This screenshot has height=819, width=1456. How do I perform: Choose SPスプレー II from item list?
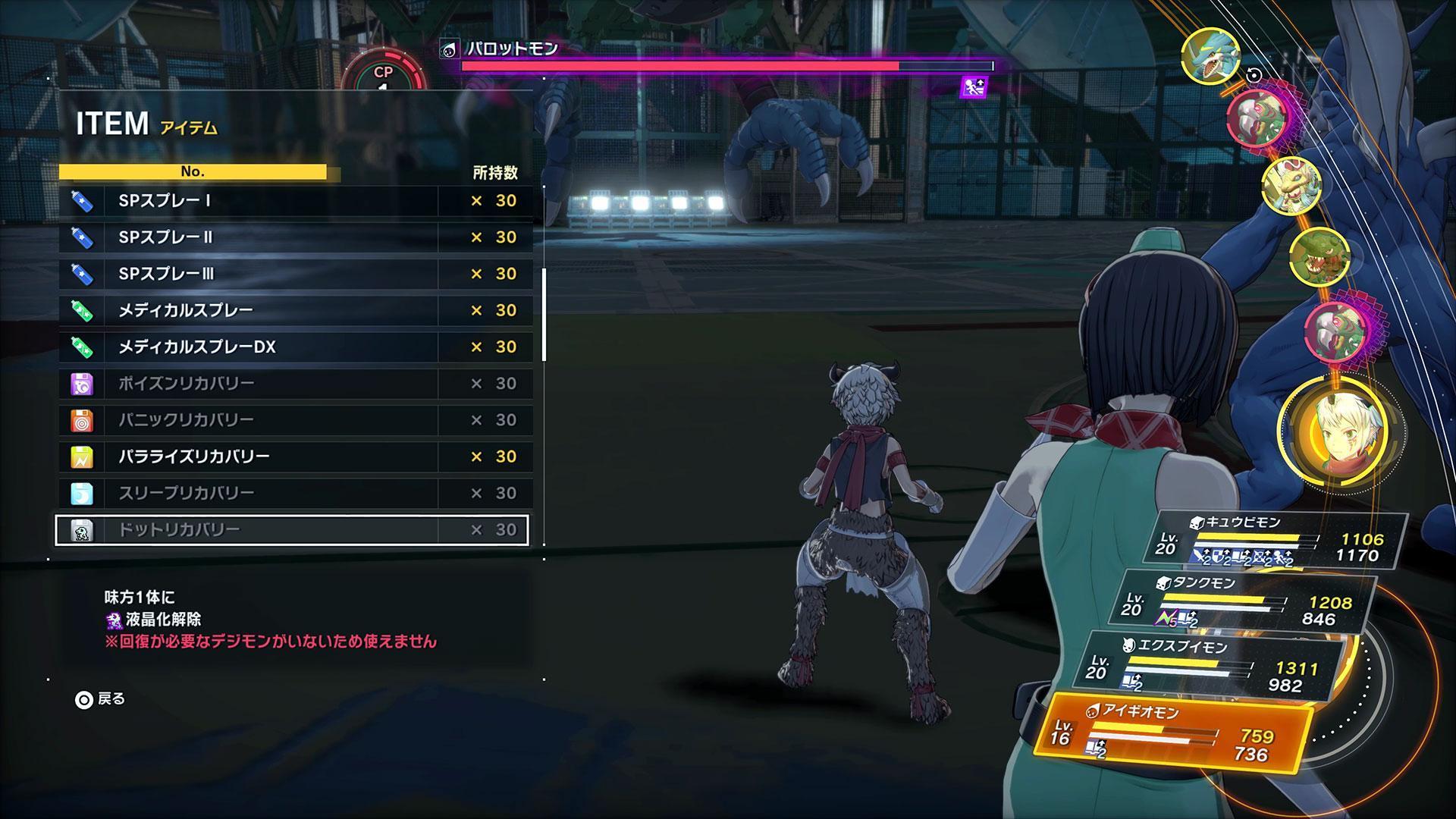tap(296, 237)
